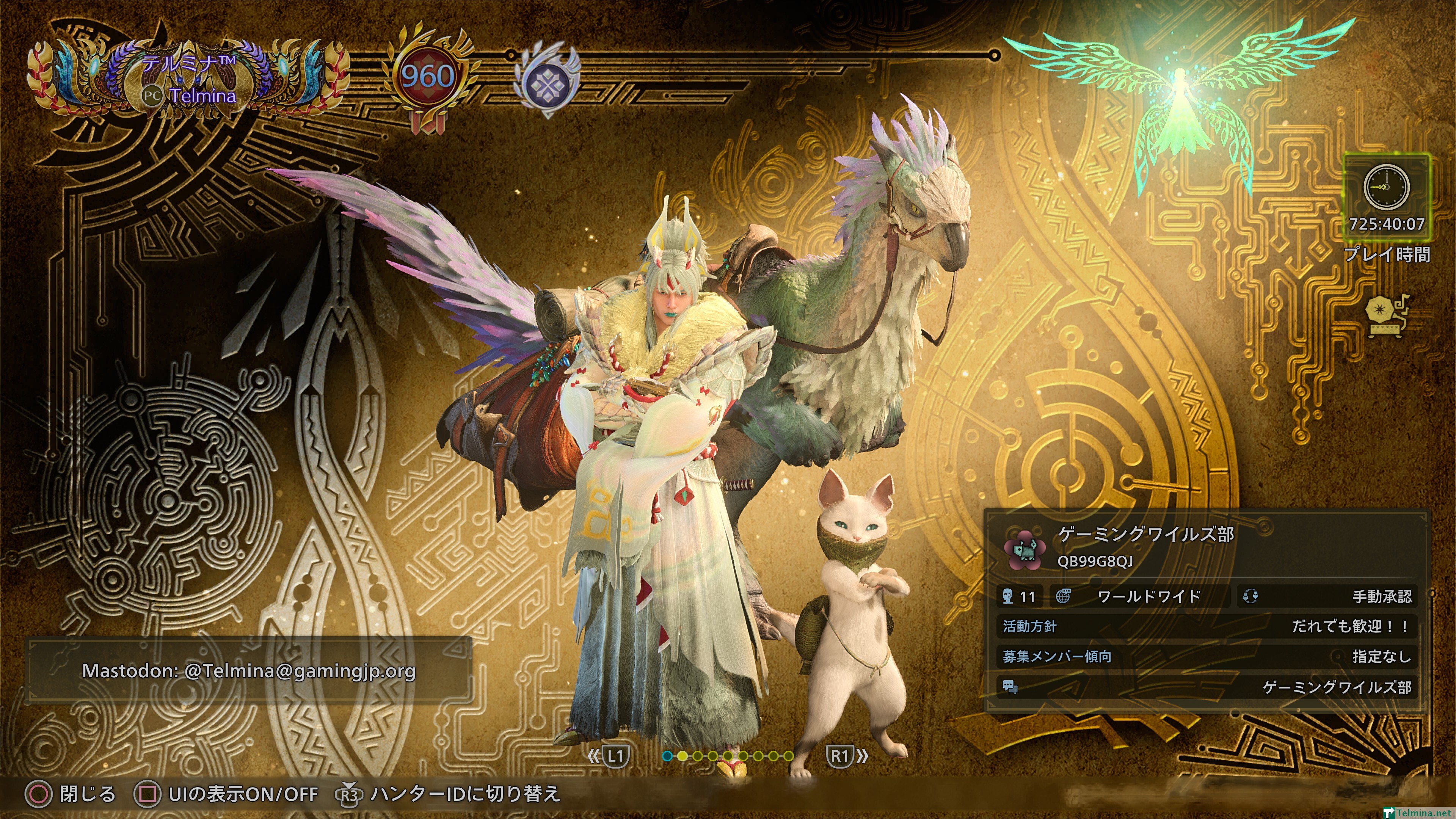
Task: Click the ワールドワイド region field
Action: coord(1140,597)
